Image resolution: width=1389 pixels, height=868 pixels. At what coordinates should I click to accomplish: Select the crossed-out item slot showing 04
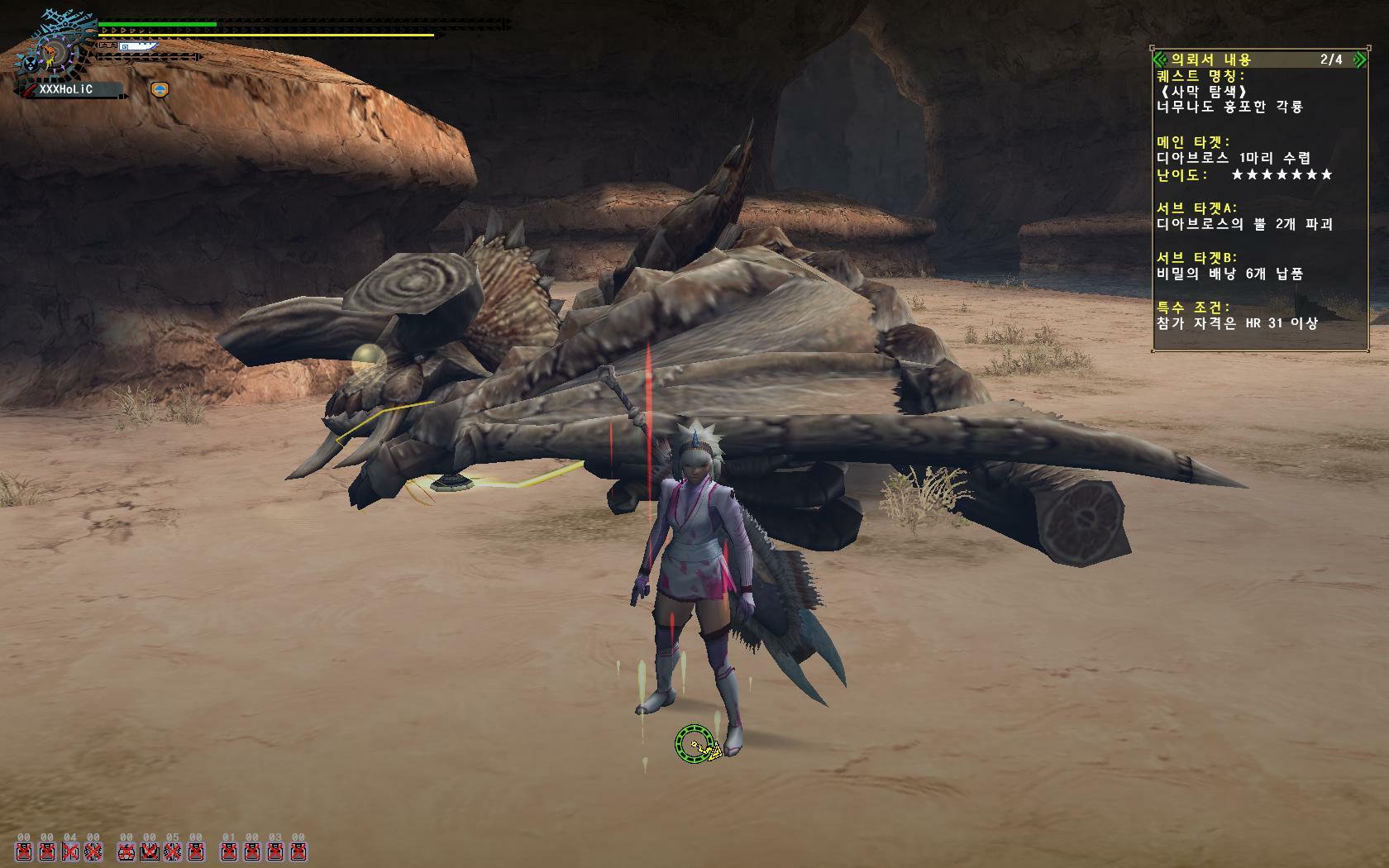point(70,851)
